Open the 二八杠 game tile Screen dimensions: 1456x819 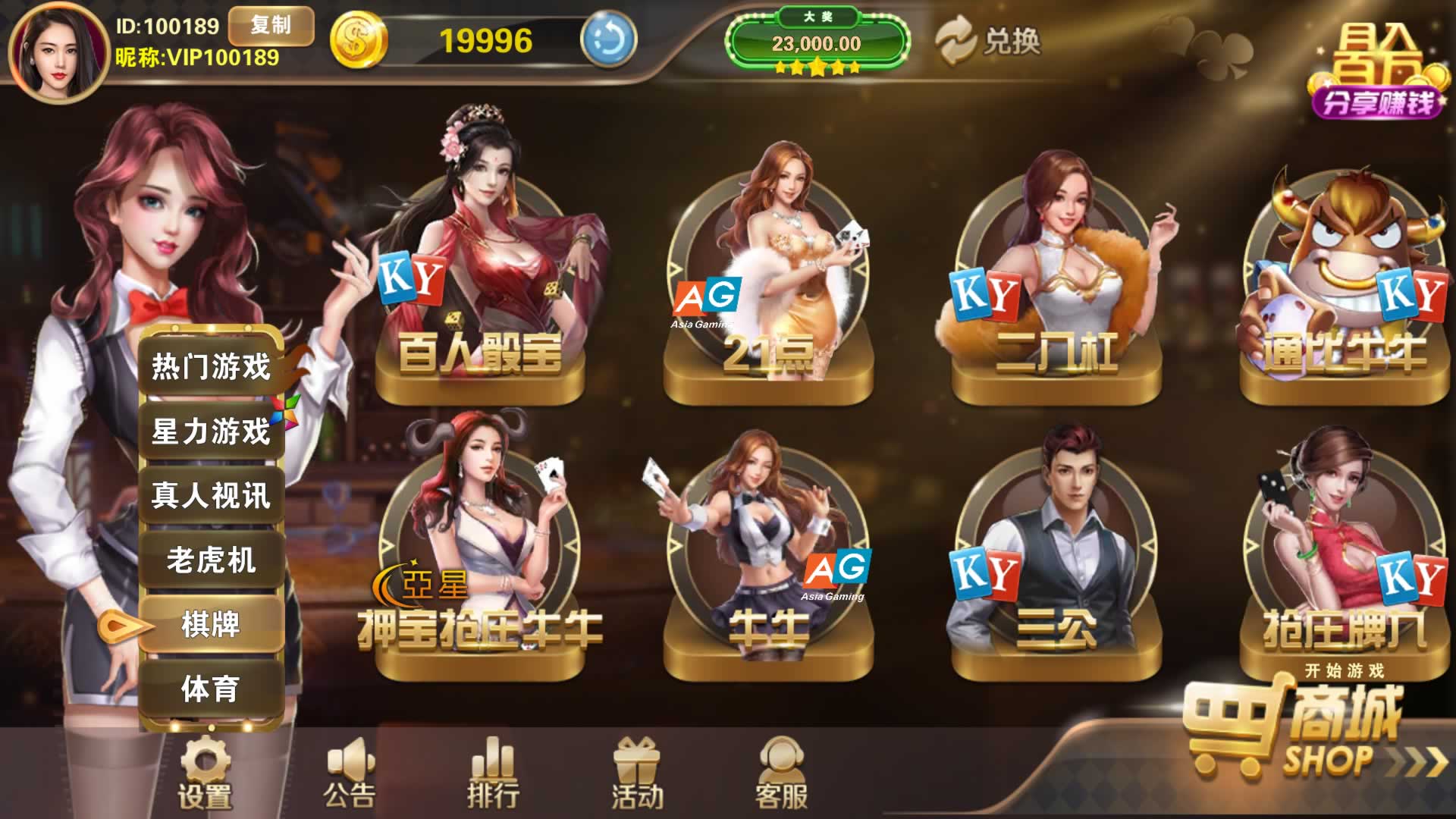click(x=1056, y=288)
